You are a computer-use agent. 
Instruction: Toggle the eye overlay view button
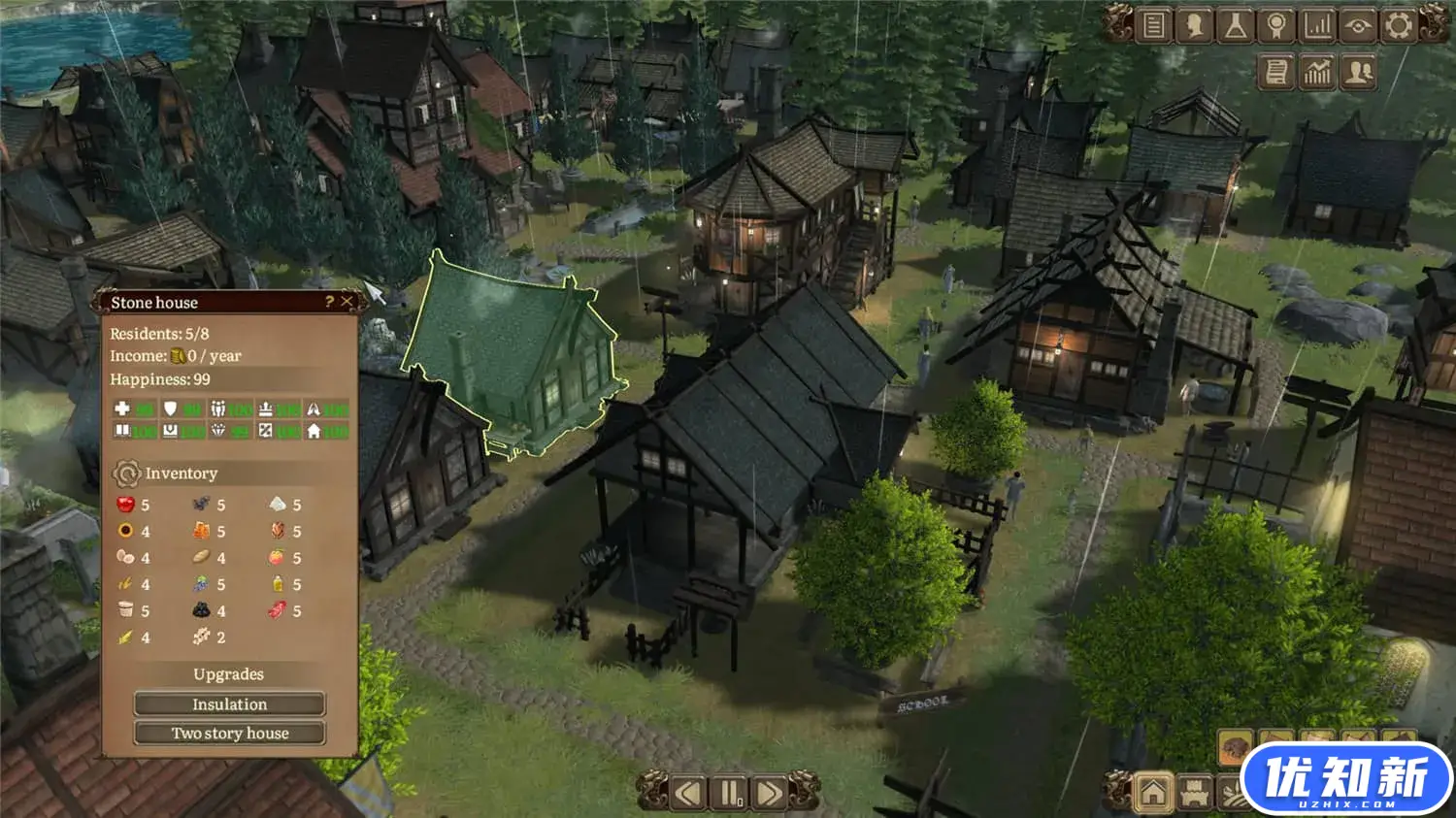(1358, 25)
